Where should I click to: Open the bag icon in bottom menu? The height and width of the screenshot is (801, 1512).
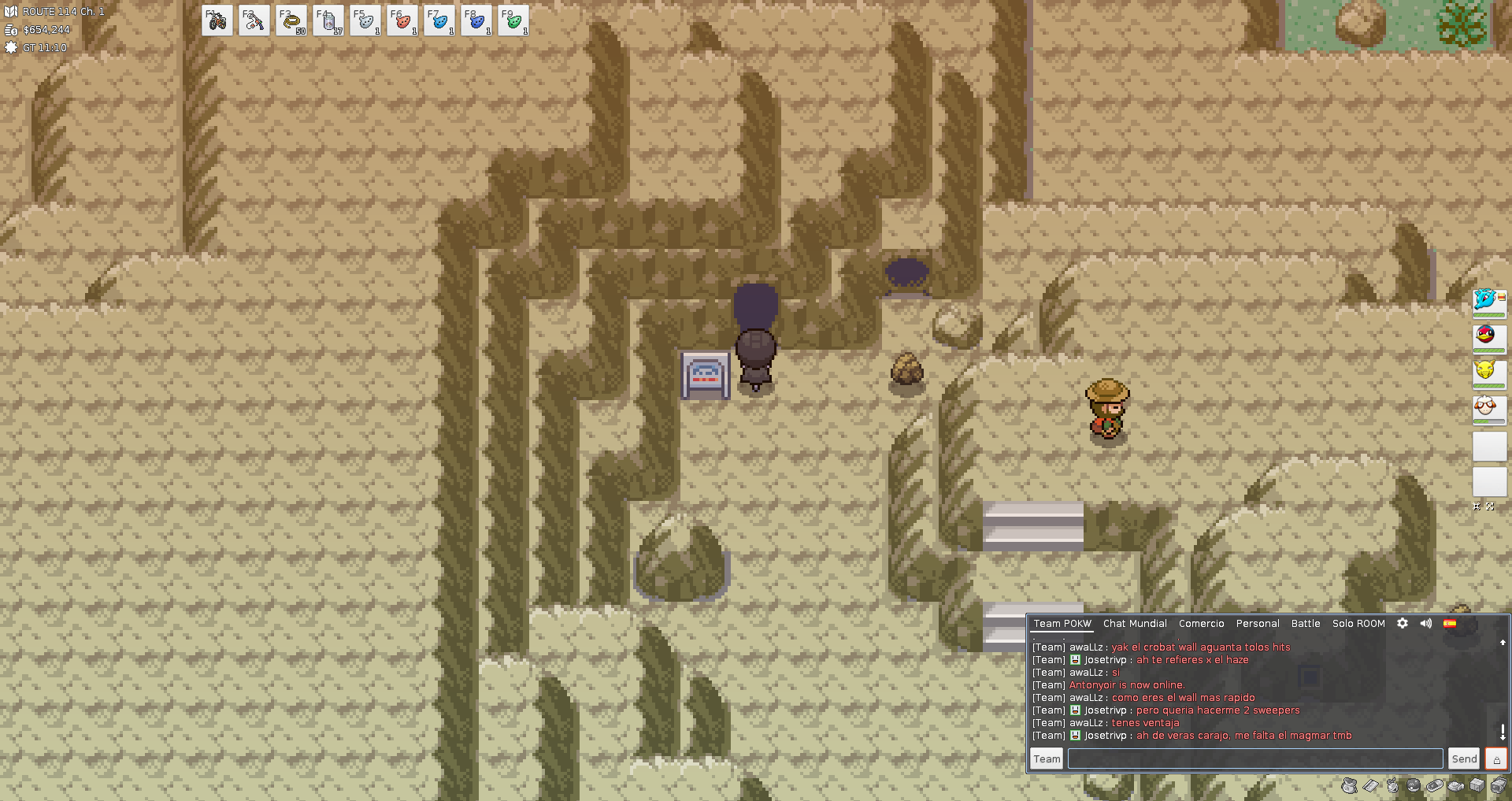(1349, 785)
